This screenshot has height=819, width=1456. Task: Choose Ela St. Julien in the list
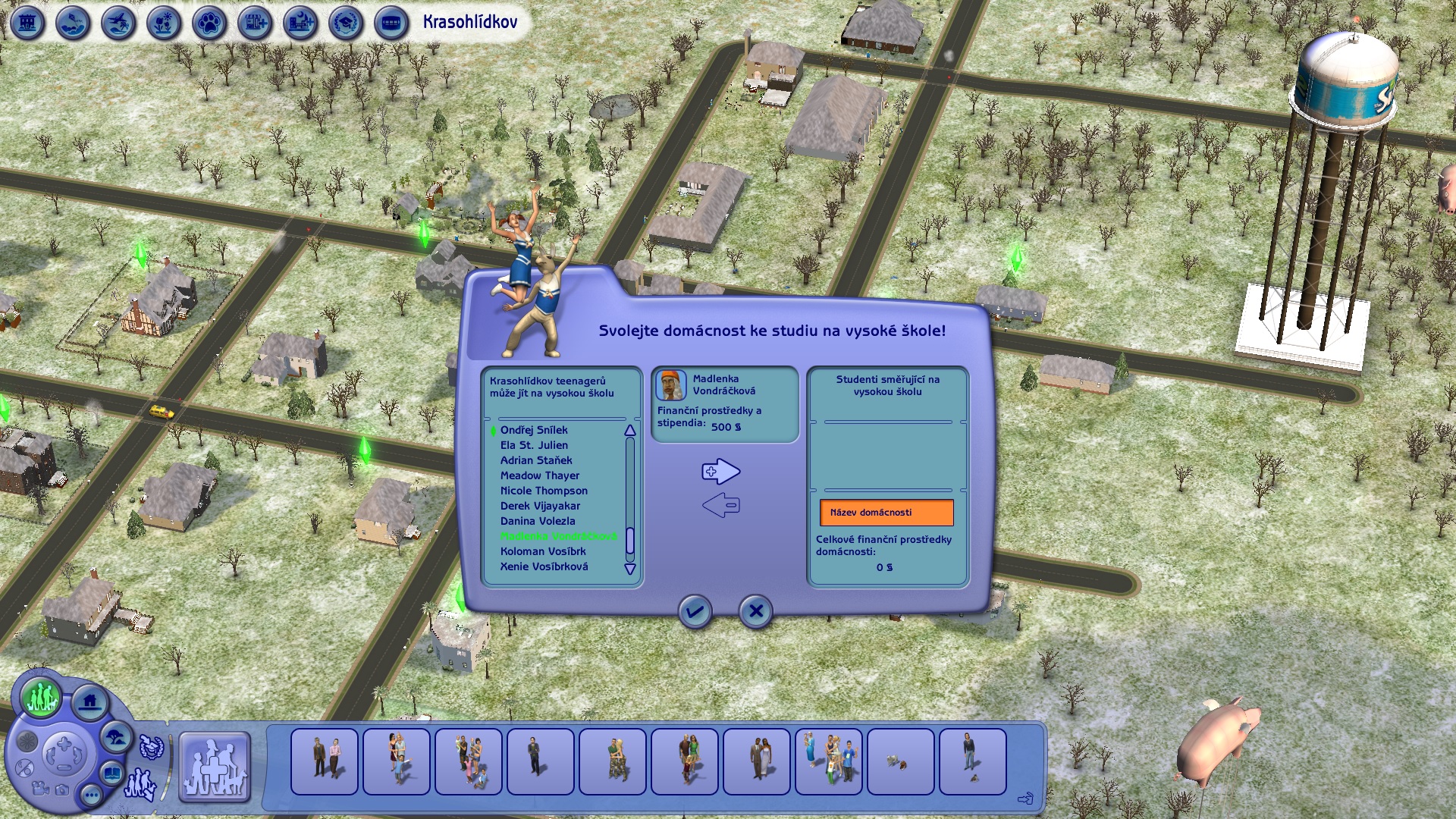(x=534, y=445)
